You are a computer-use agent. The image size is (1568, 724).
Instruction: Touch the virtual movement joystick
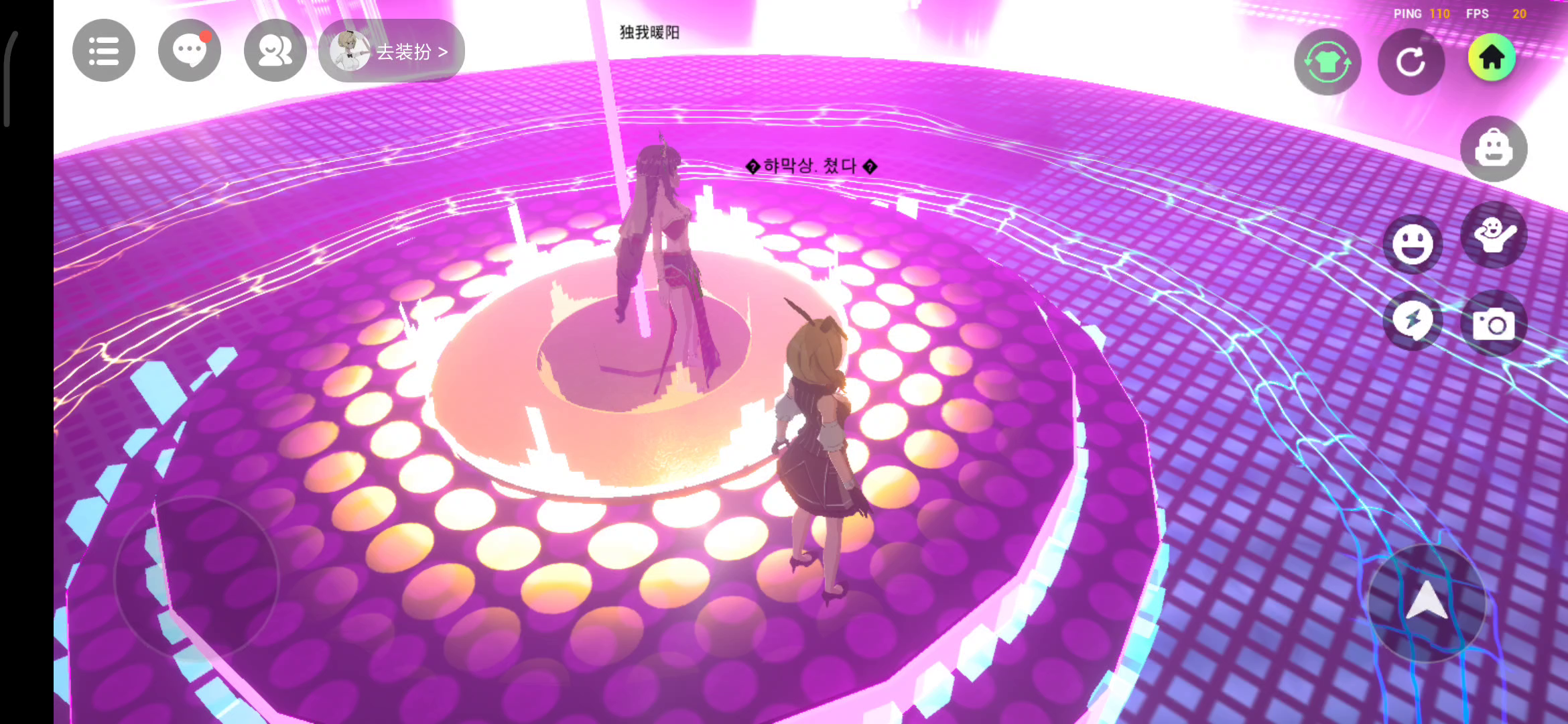[x=196, y=577]
